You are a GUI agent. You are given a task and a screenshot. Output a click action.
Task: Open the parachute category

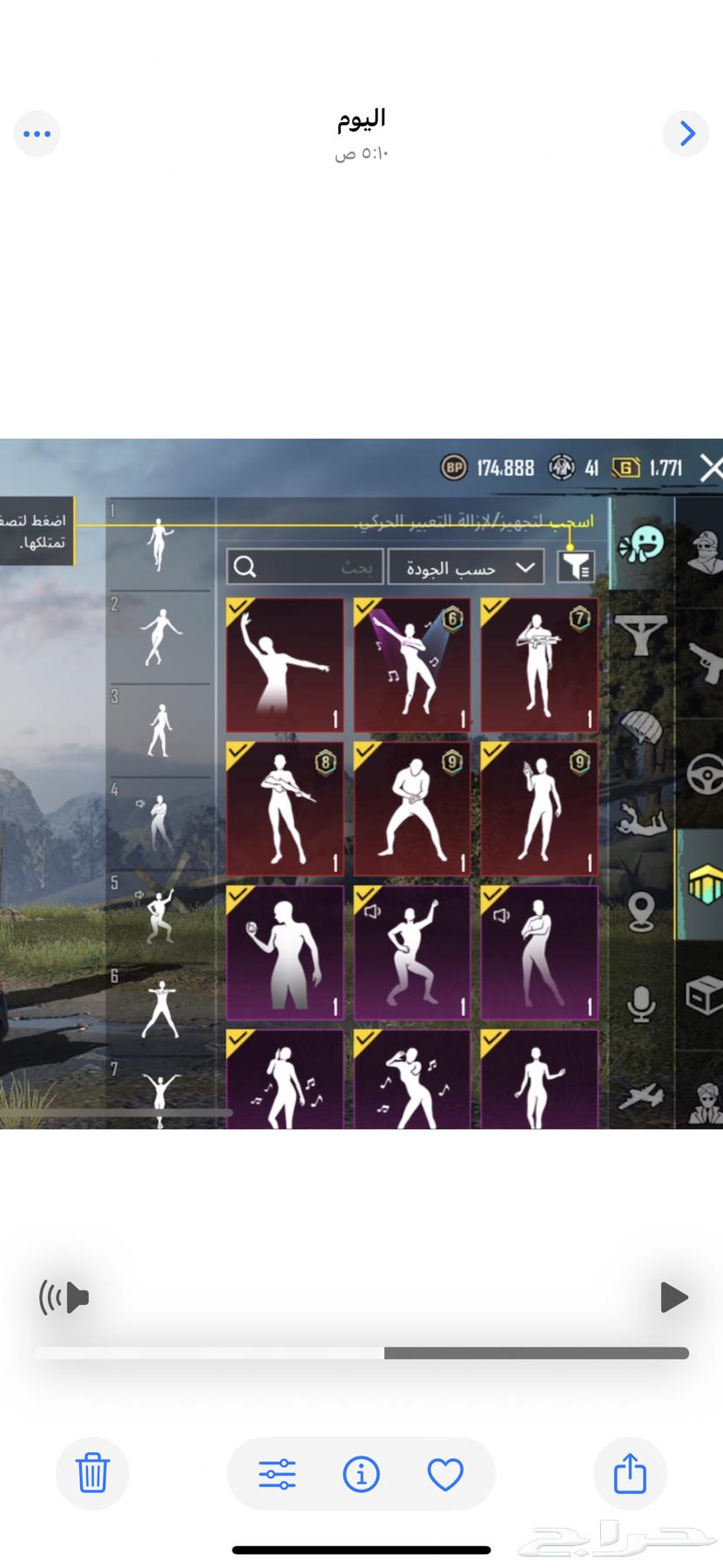point(642,727)
